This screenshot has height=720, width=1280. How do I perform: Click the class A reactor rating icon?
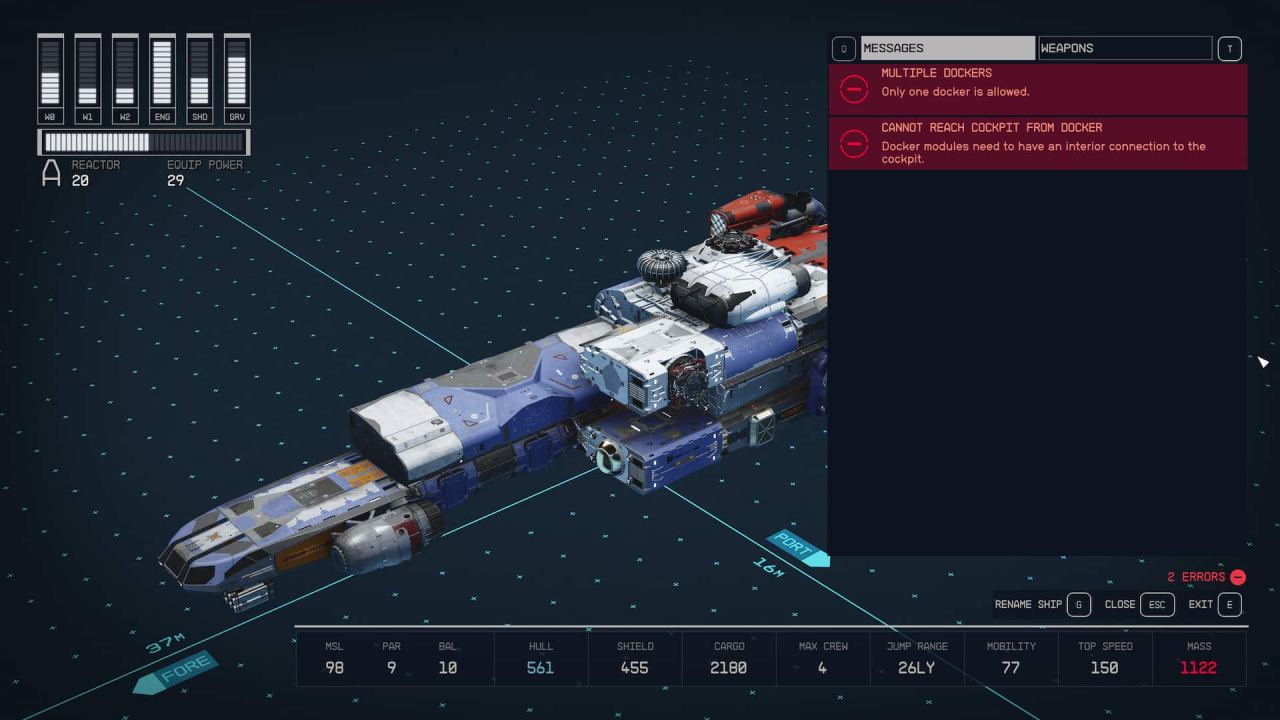coord(50,173)
